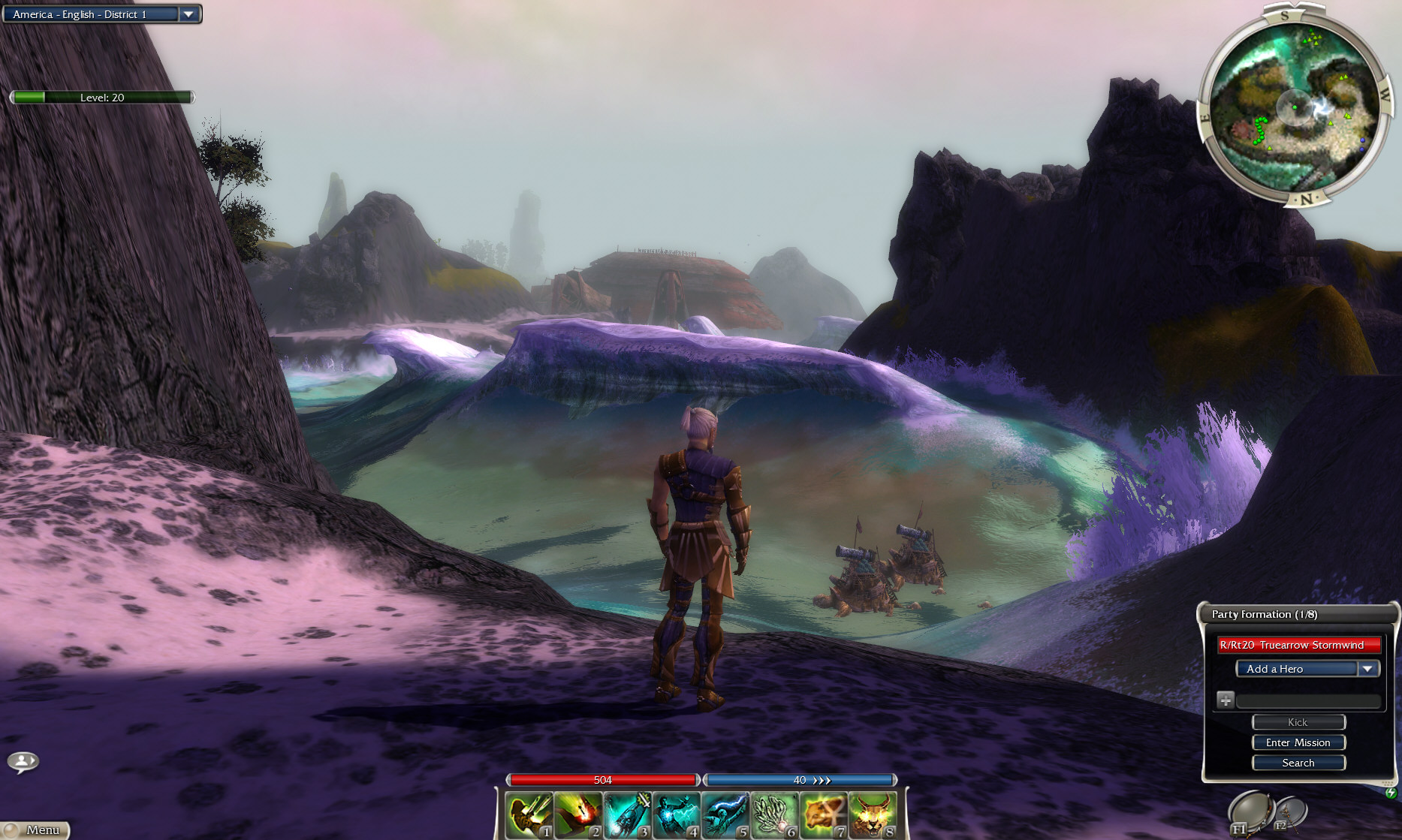Click the invite player name field
The image size is (1402, 840).
(1308, 701)
